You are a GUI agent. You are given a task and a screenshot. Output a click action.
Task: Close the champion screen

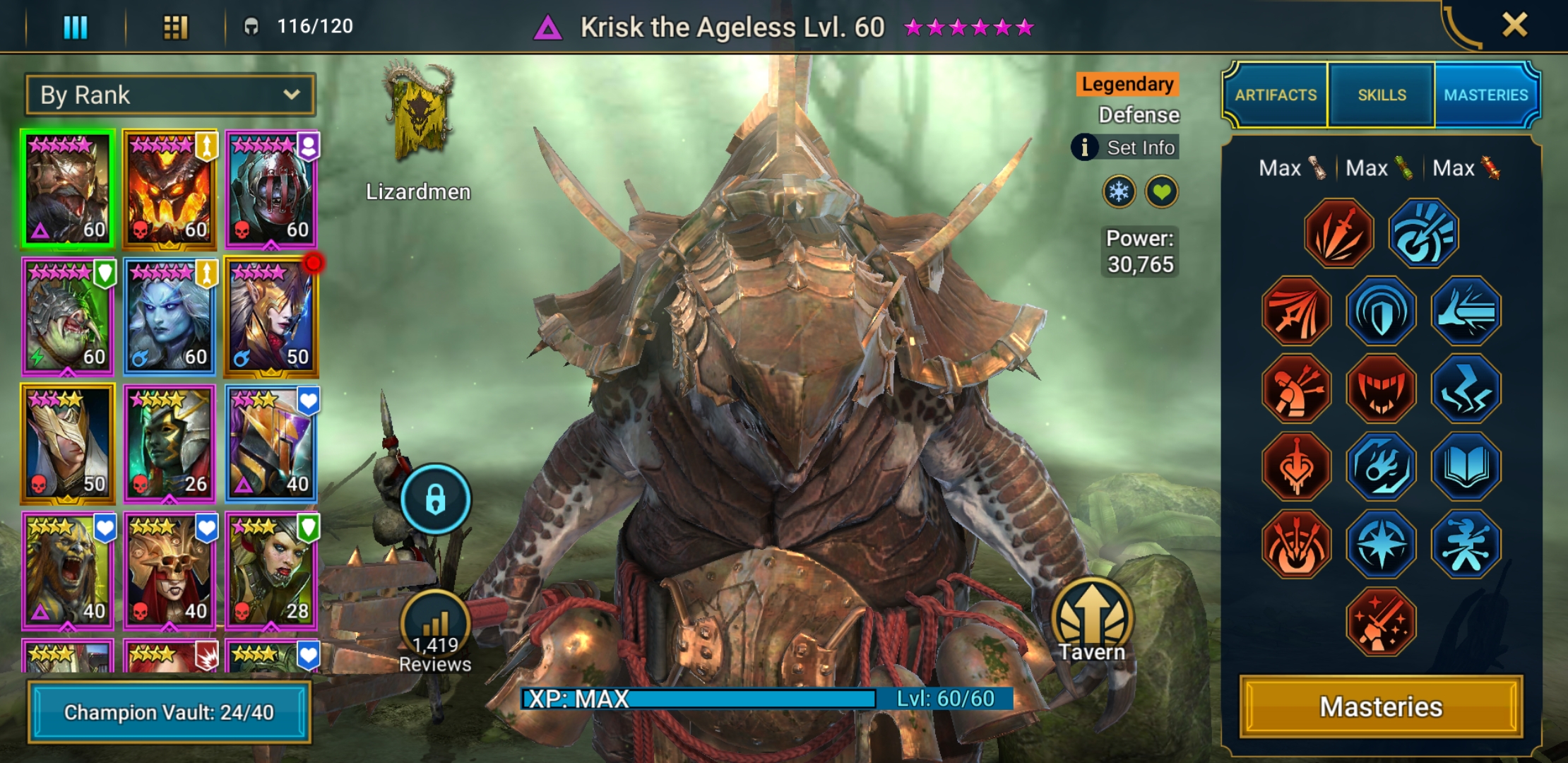(1514, 25)
